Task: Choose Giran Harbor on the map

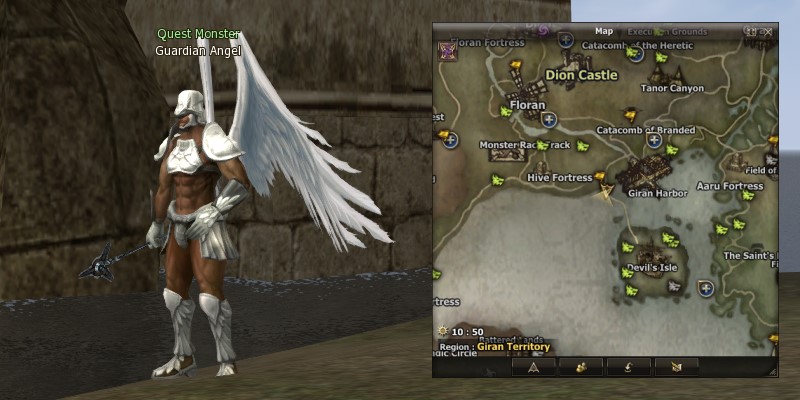Action: (x=656, y=193)
